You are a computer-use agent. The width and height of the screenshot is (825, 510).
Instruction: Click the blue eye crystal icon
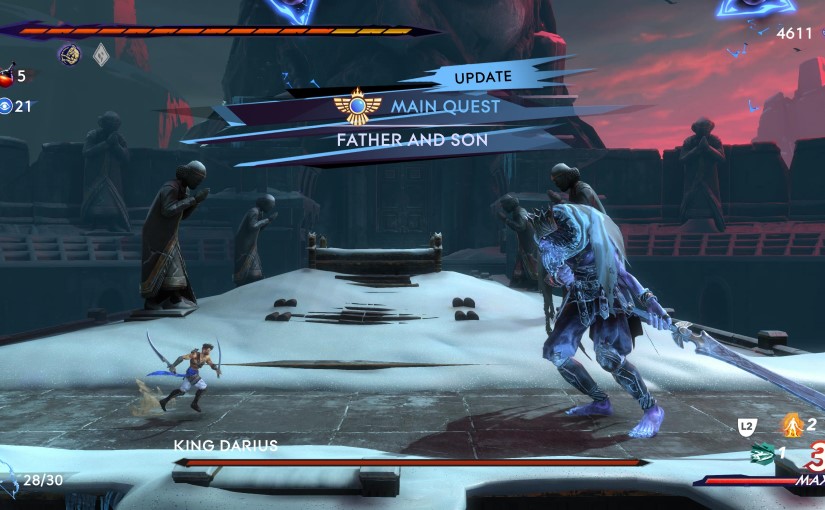[7, 106]
